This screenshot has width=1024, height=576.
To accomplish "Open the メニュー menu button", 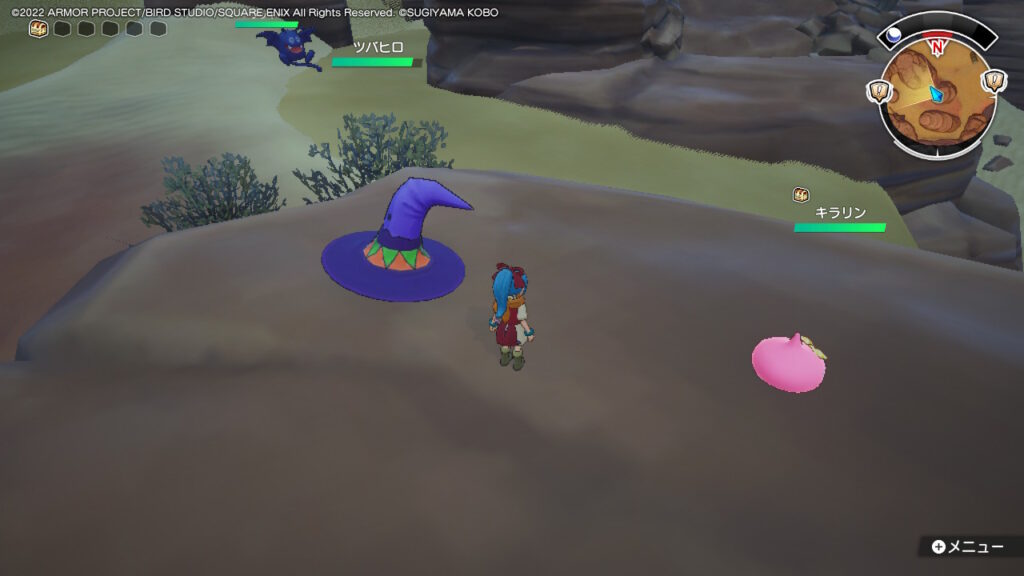I will pos(966,547).
